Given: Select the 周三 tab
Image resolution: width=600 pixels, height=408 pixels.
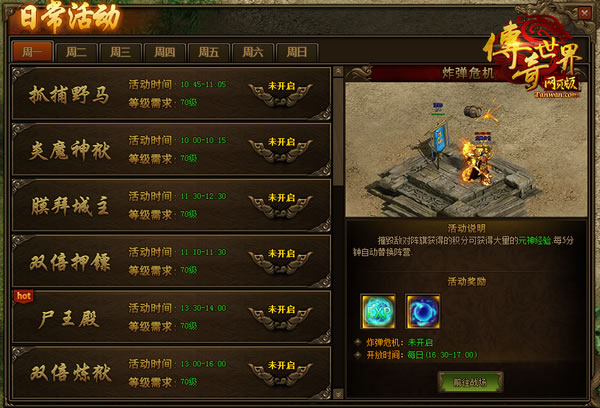Looking at the screenshot, I should click(121, 52).
